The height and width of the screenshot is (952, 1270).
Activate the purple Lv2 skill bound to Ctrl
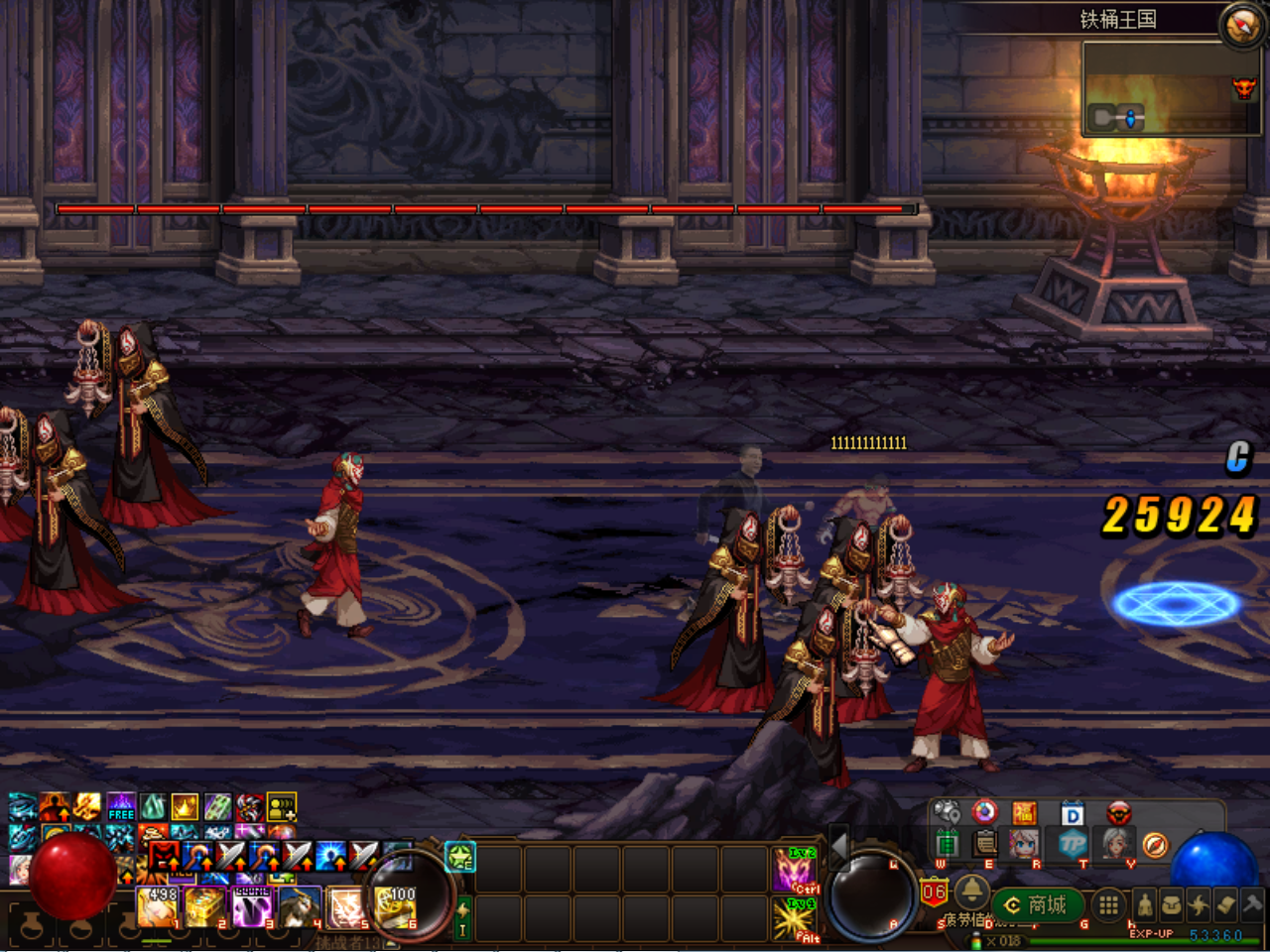796,870
